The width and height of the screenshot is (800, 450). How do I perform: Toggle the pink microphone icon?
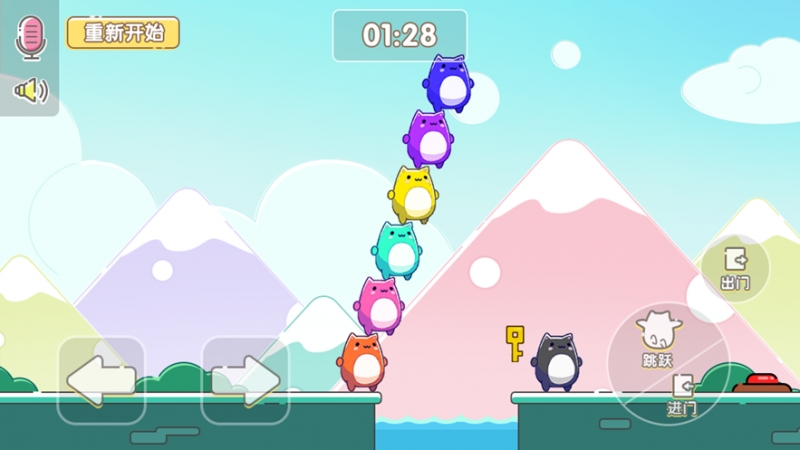[x=30, y=37]
